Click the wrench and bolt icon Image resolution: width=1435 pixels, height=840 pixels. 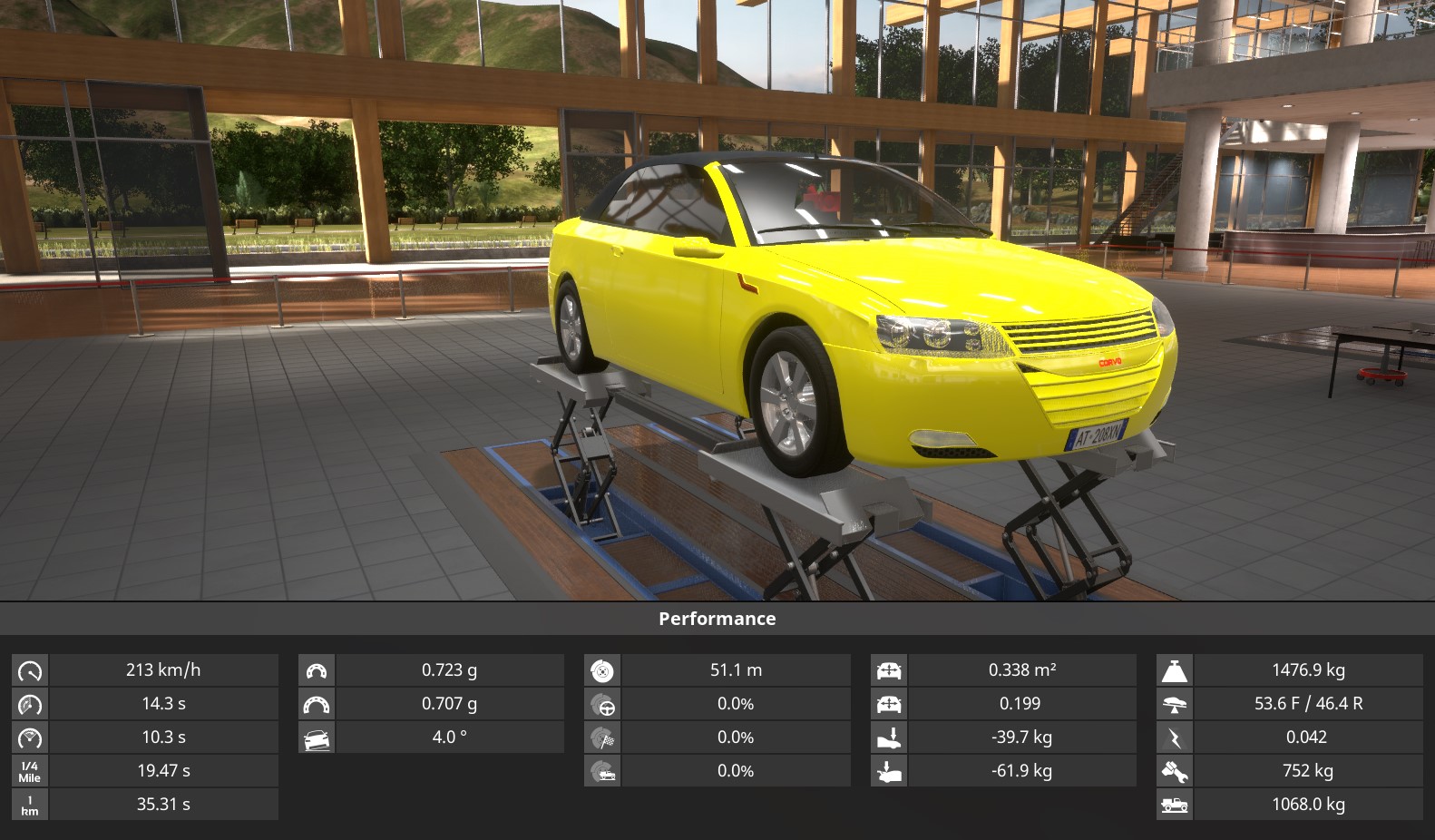coord(1175,771)
